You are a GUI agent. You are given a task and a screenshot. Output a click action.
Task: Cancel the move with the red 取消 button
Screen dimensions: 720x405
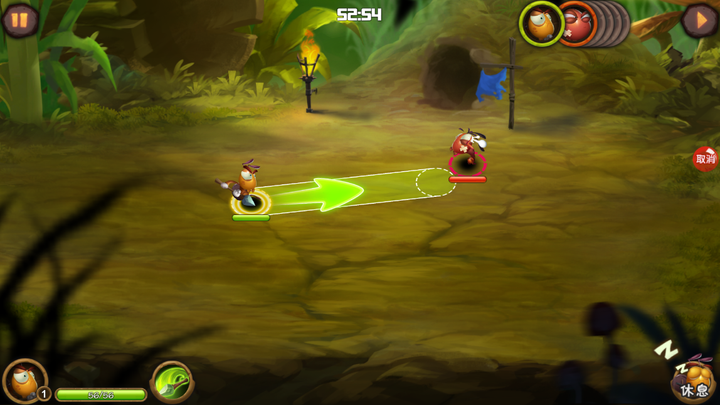(706, 158)
